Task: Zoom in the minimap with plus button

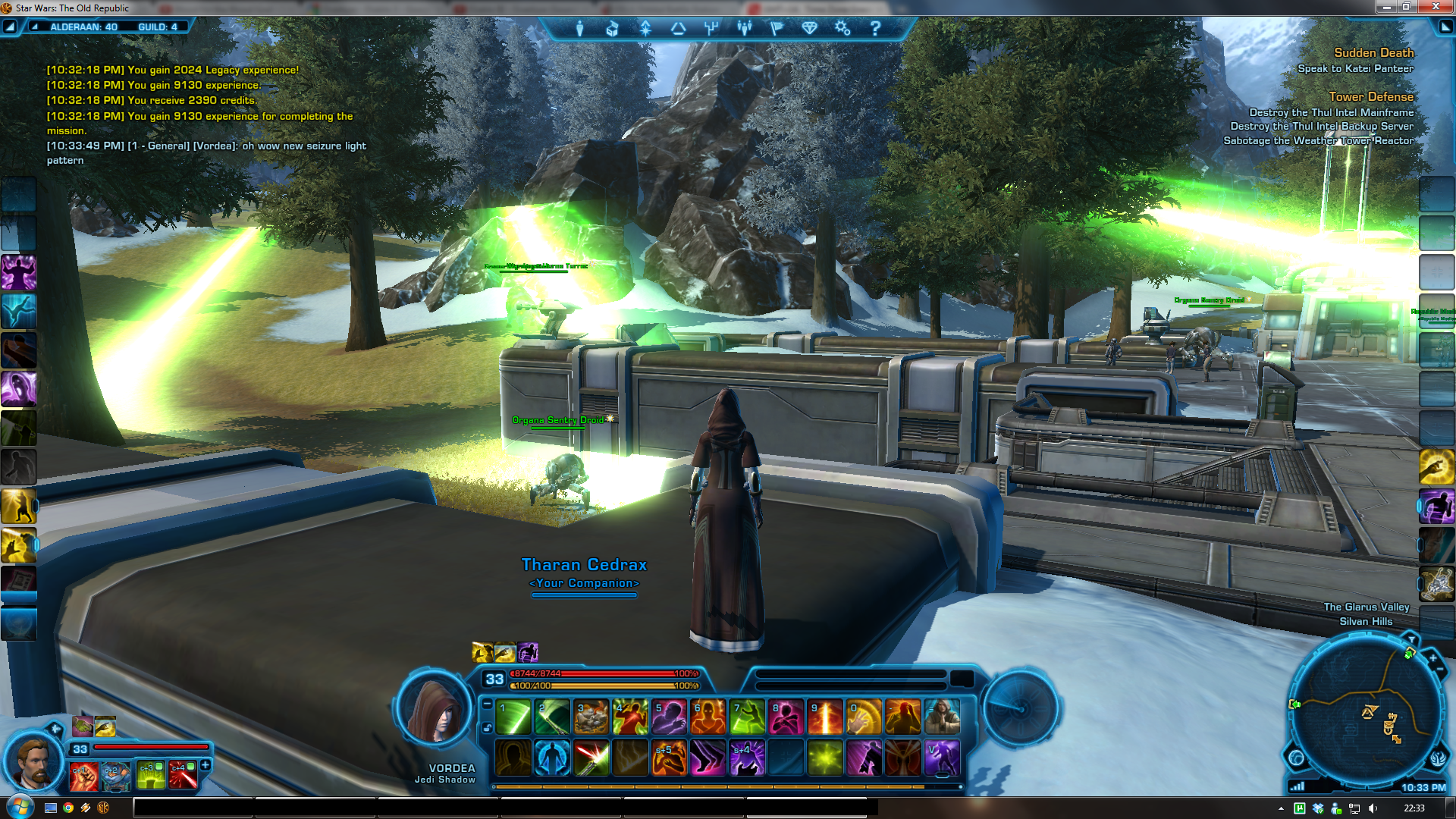Action: tap(1432, 658)
